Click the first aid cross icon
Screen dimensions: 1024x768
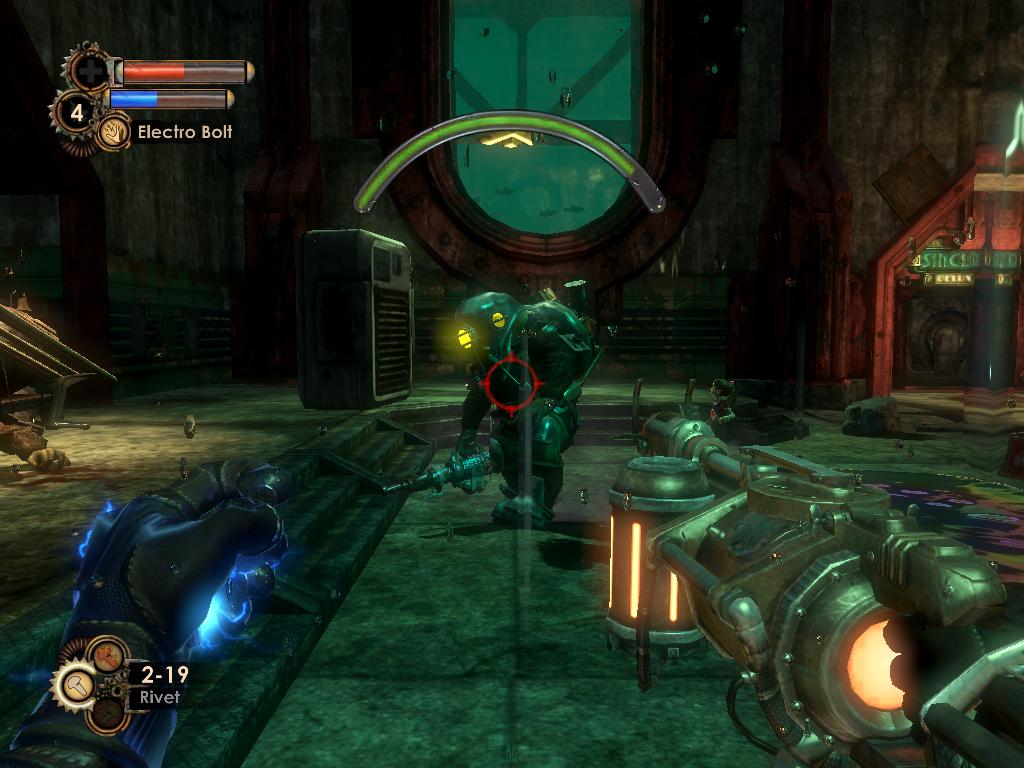point(91,71)
